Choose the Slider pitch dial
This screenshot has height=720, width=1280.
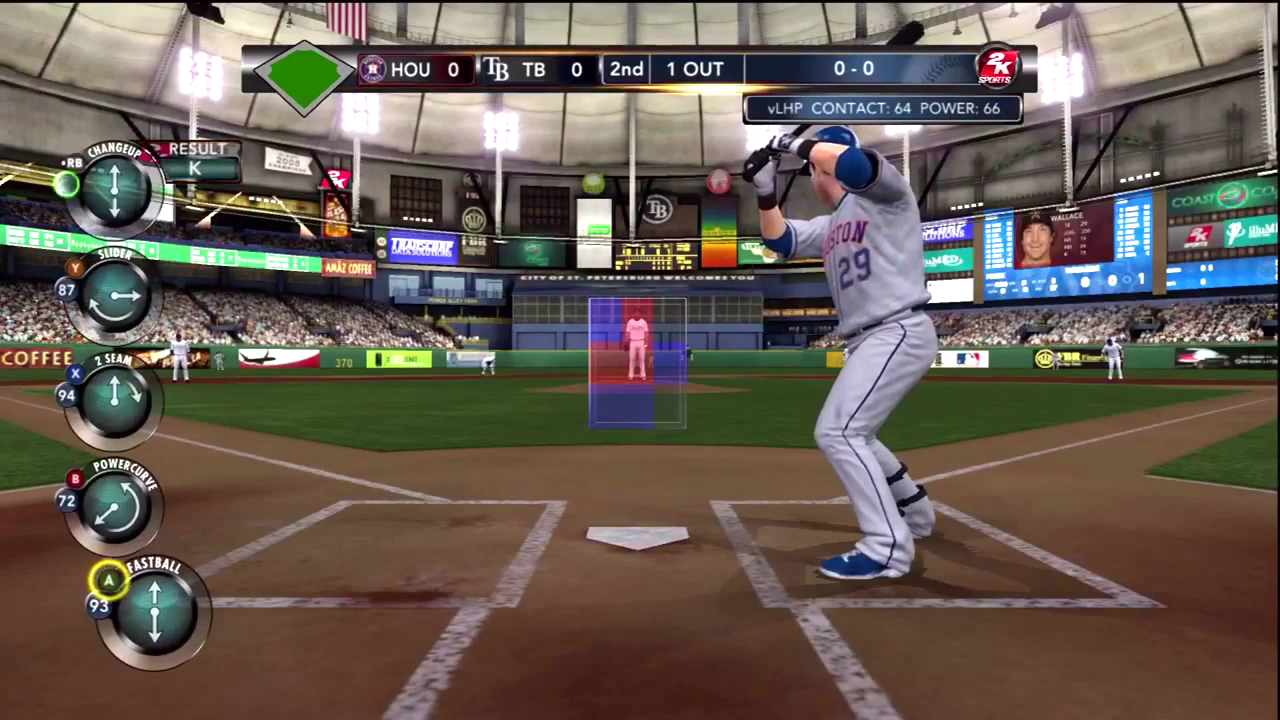coord(114,296)
